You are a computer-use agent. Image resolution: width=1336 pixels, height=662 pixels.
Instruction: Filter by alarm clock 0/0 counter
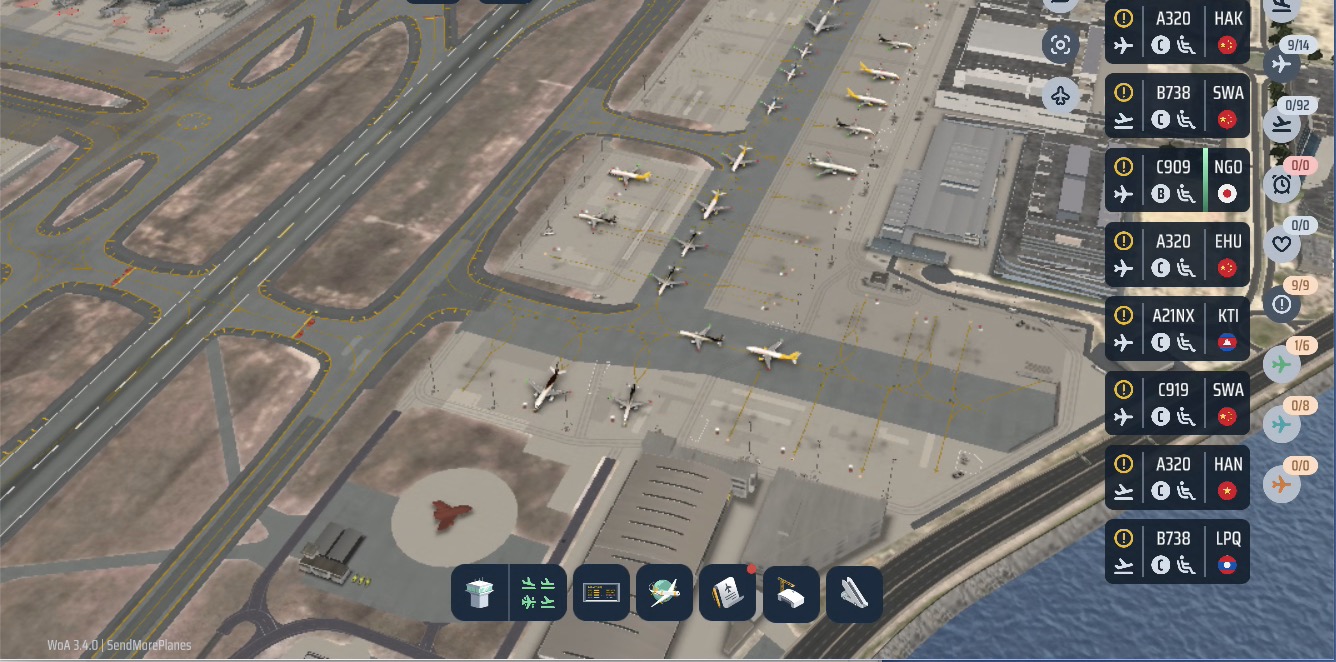[1281, 184]
